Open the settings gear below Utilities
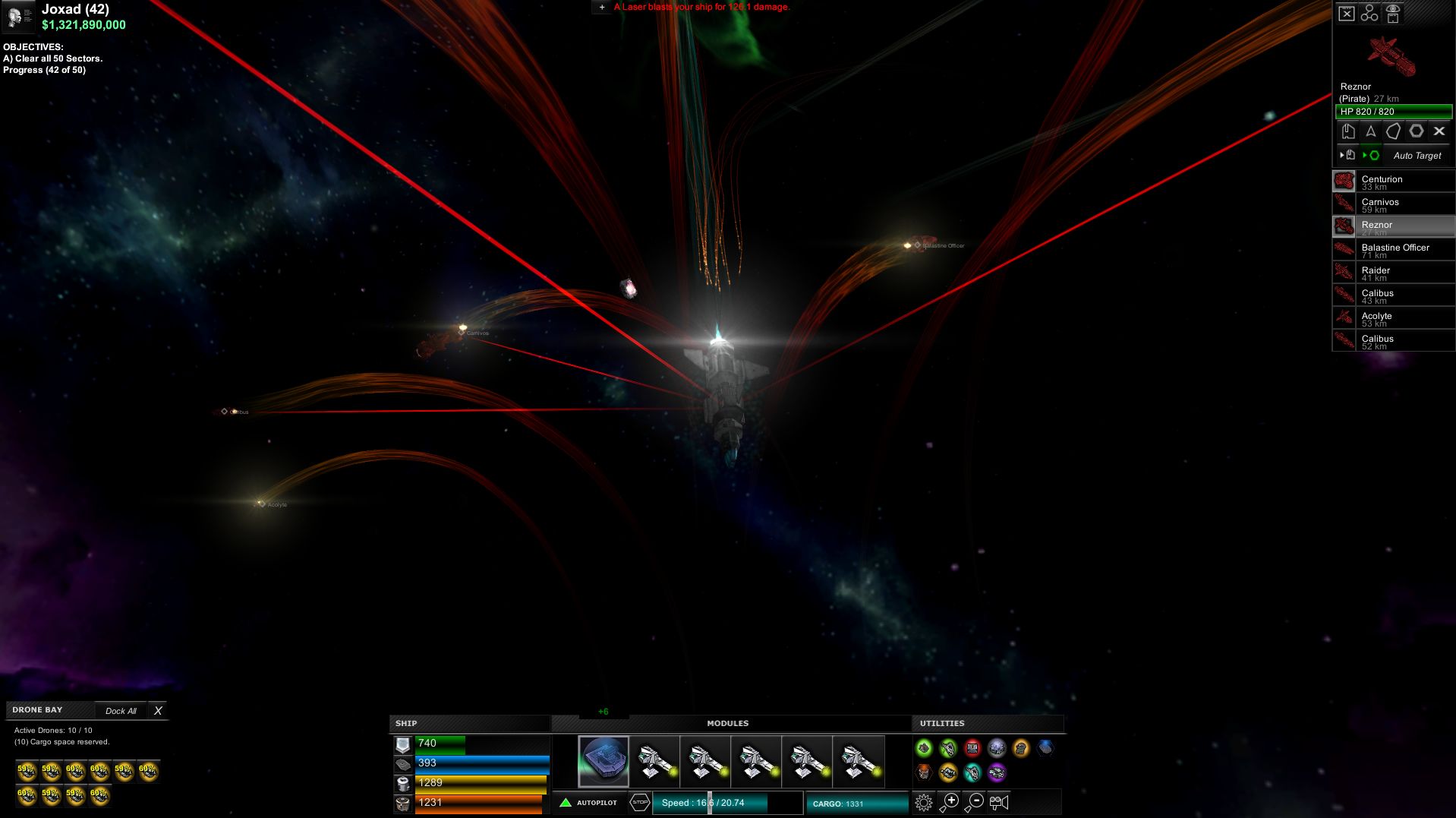The height and width of the screenshot is (818, 1456). coord(924,802)
